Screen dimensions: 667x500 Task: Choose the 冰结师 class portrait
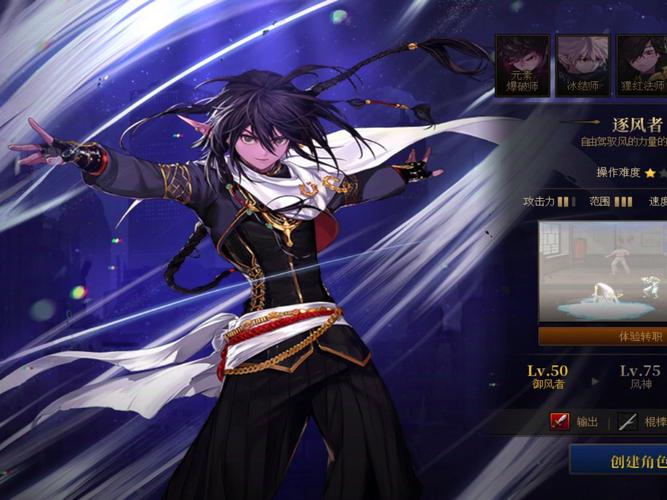(582, 65)
